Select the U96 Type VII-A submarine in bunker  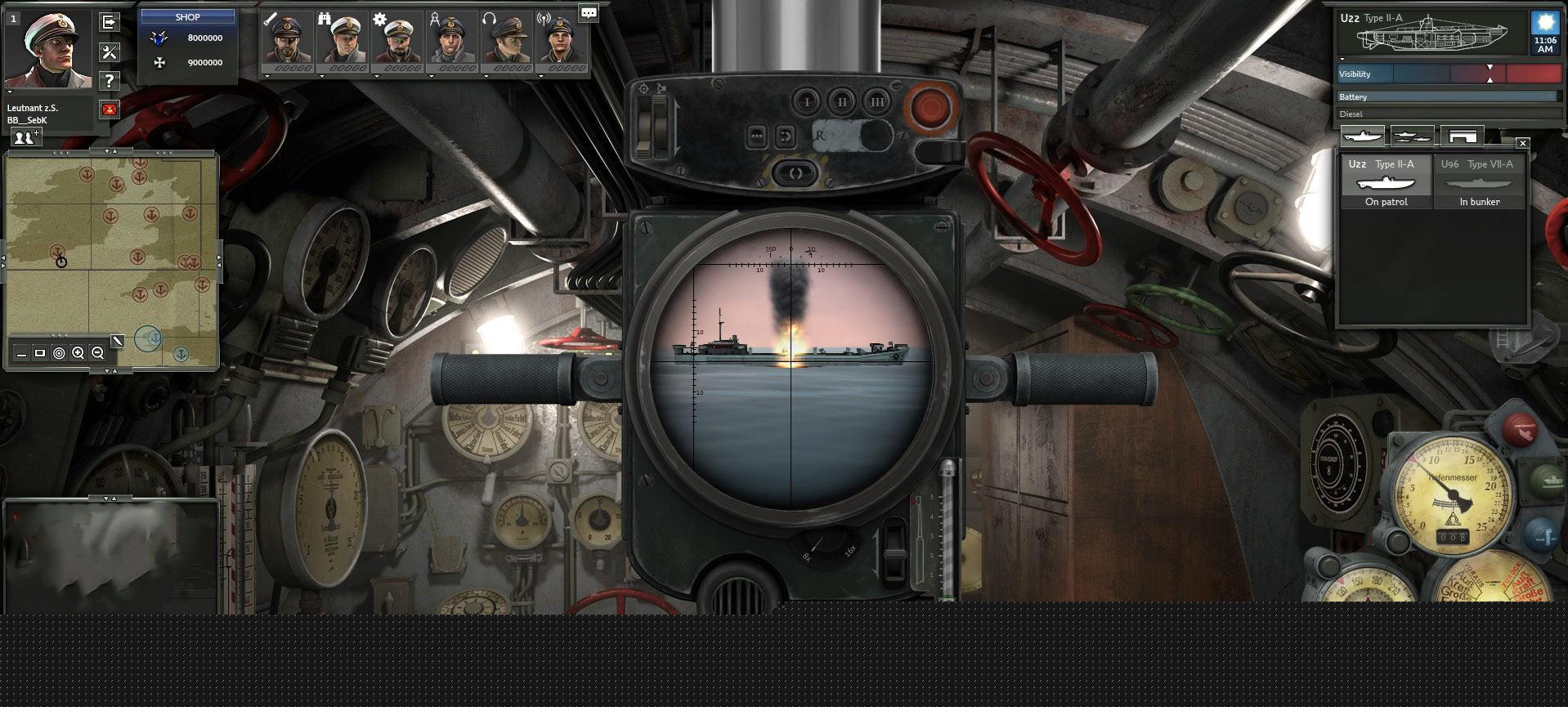(1479, 183)
